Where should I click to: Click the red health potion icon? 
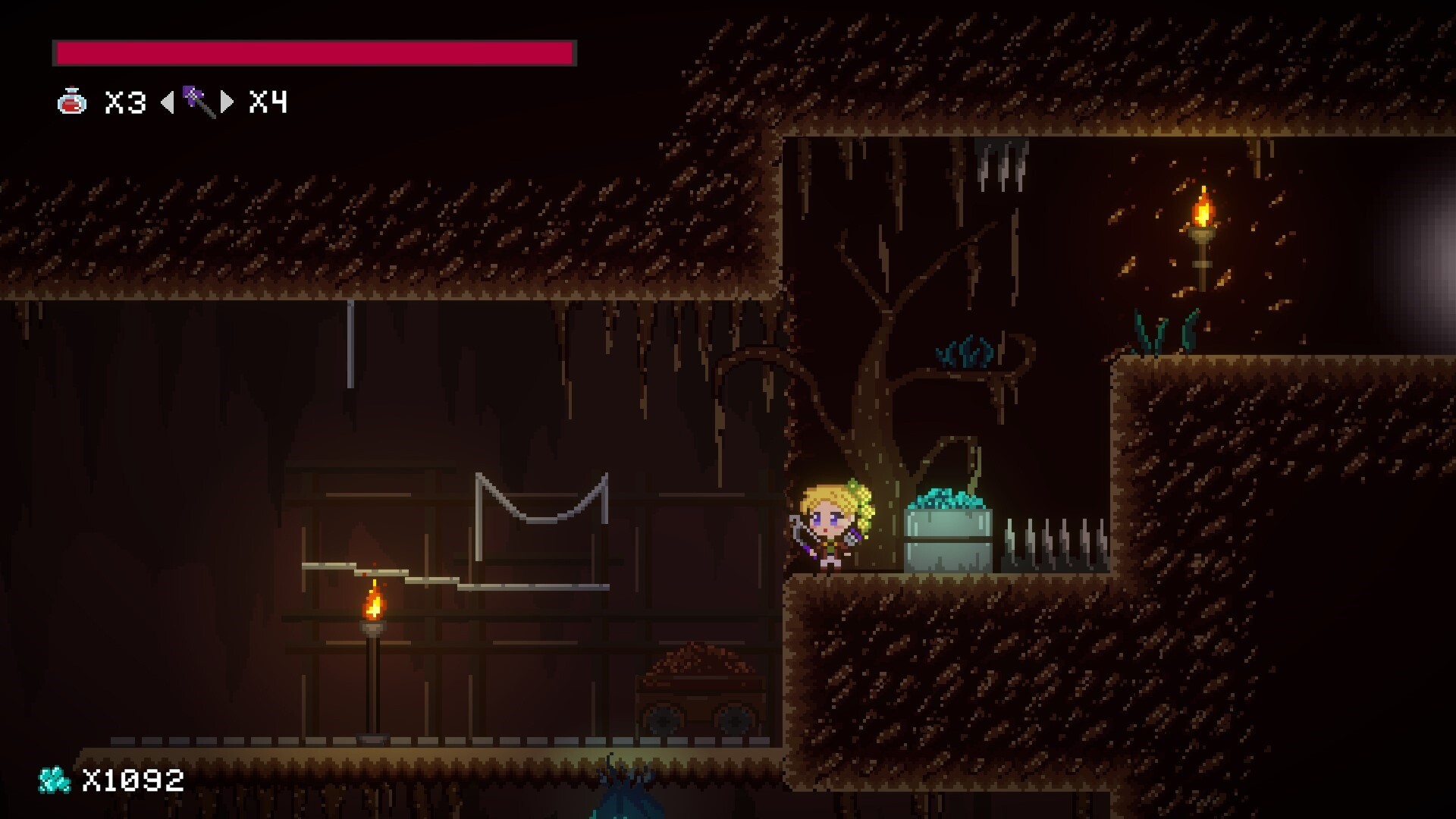[71, 102]
